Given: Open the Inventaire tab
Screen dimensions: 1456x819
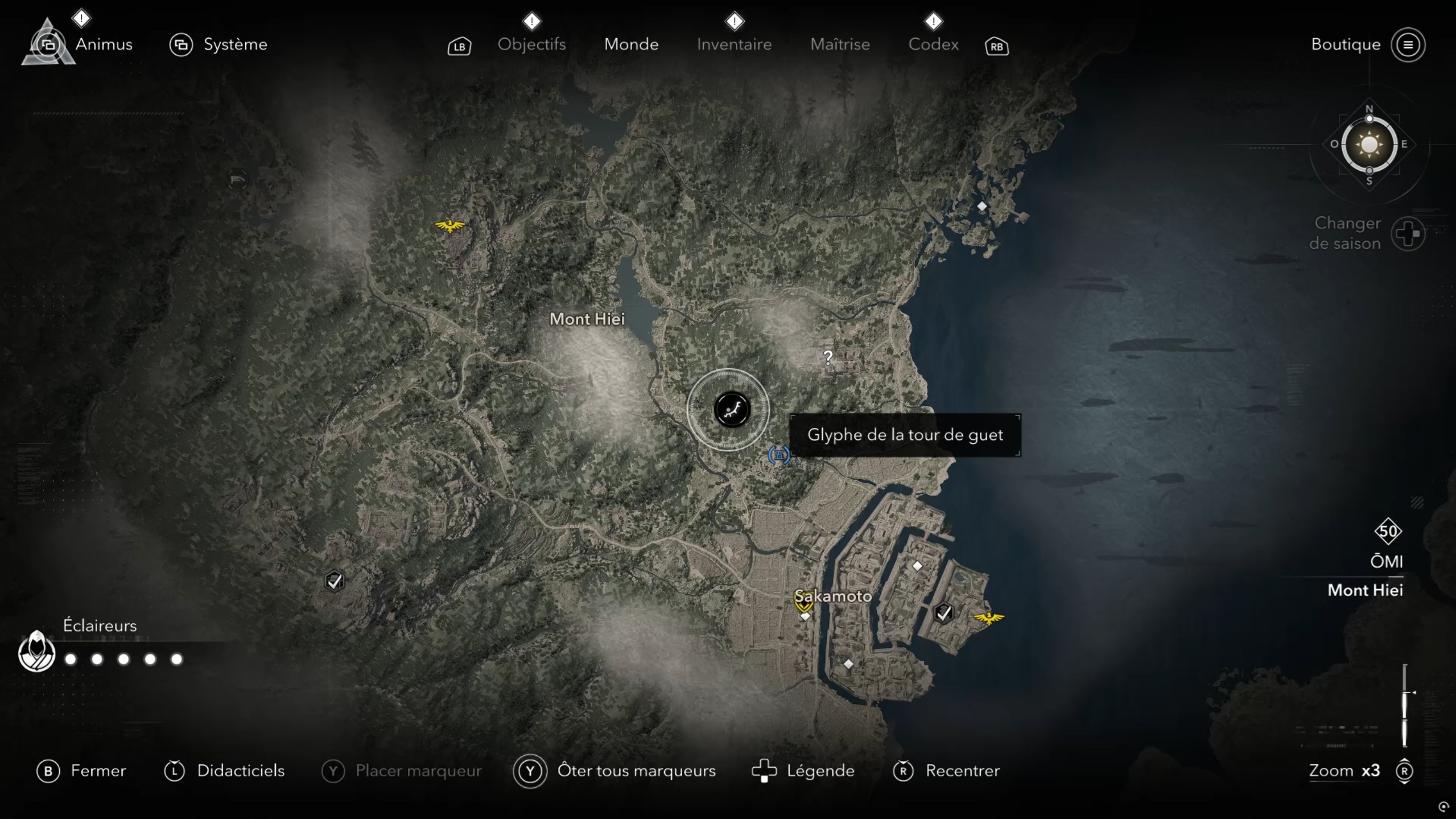Looking at the screenshot, I should coord(734,44).
